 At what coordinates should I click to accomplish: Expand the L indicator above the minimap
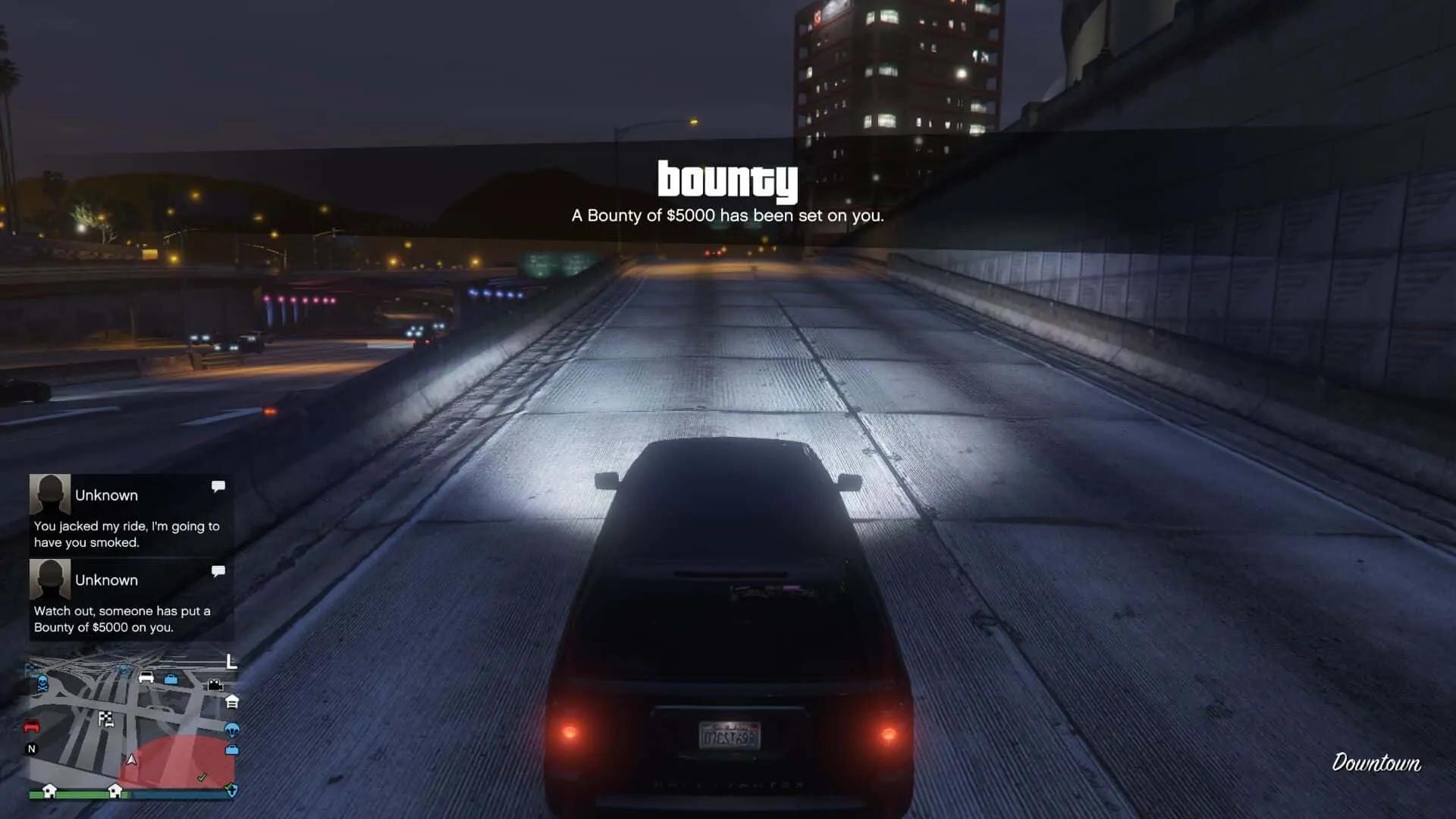tap(231, 662)
